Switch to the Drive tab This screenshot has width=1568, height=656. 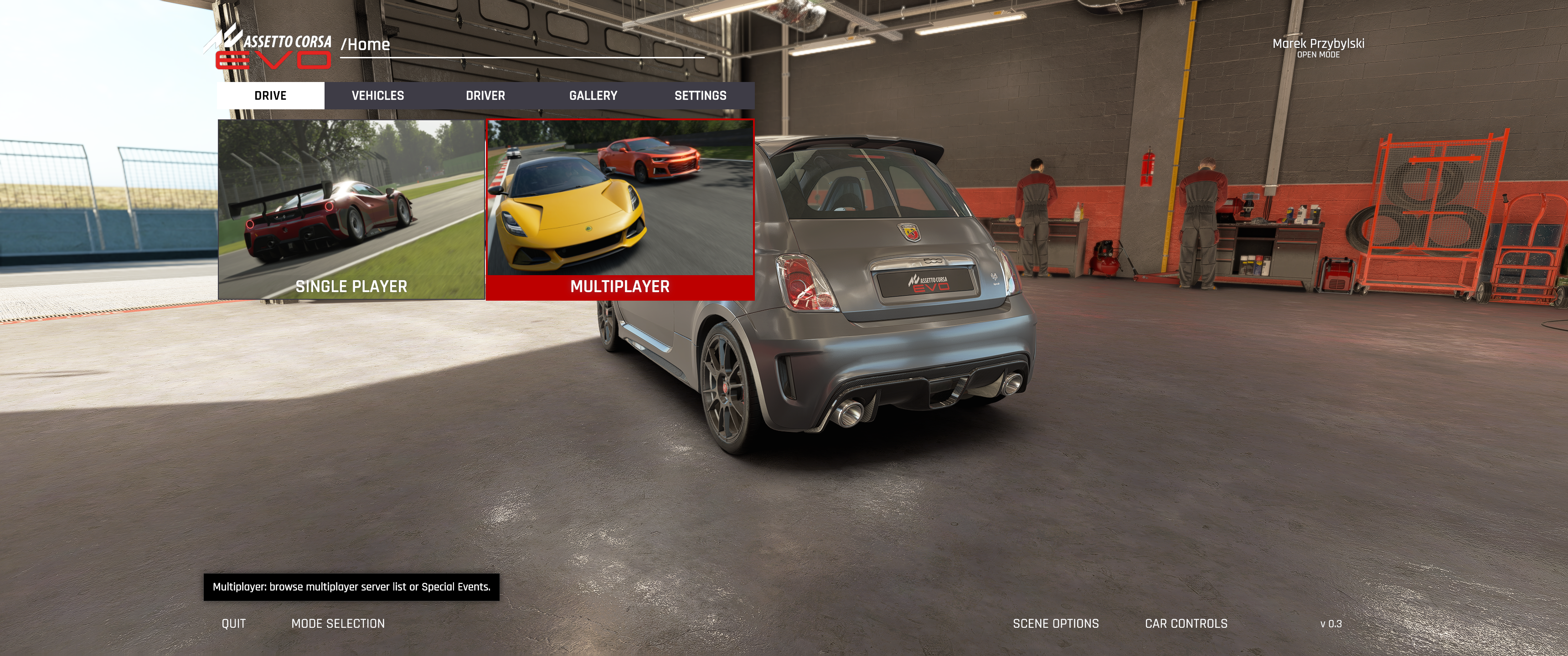(x=270, y=96)
